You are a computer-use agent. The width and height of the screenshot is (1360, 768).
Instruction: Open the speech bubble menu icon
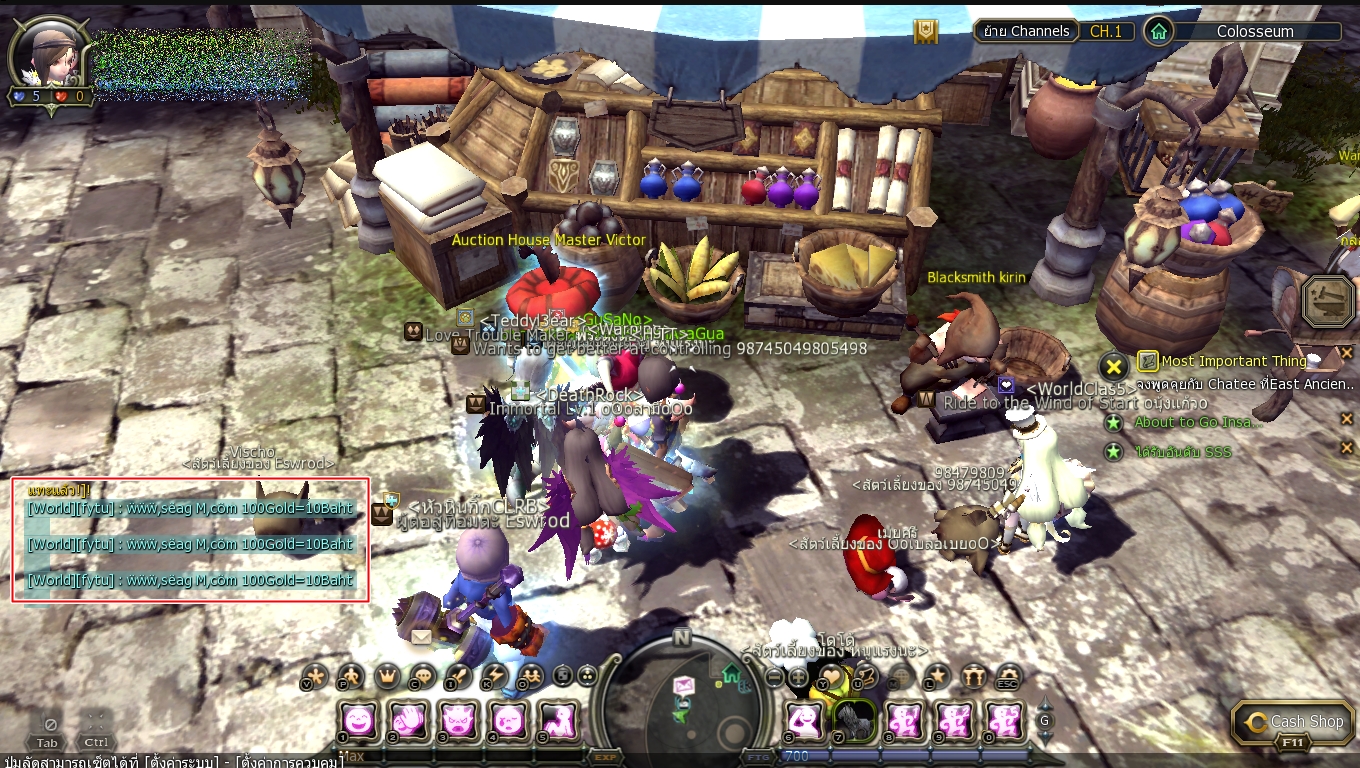coord(422,677)
